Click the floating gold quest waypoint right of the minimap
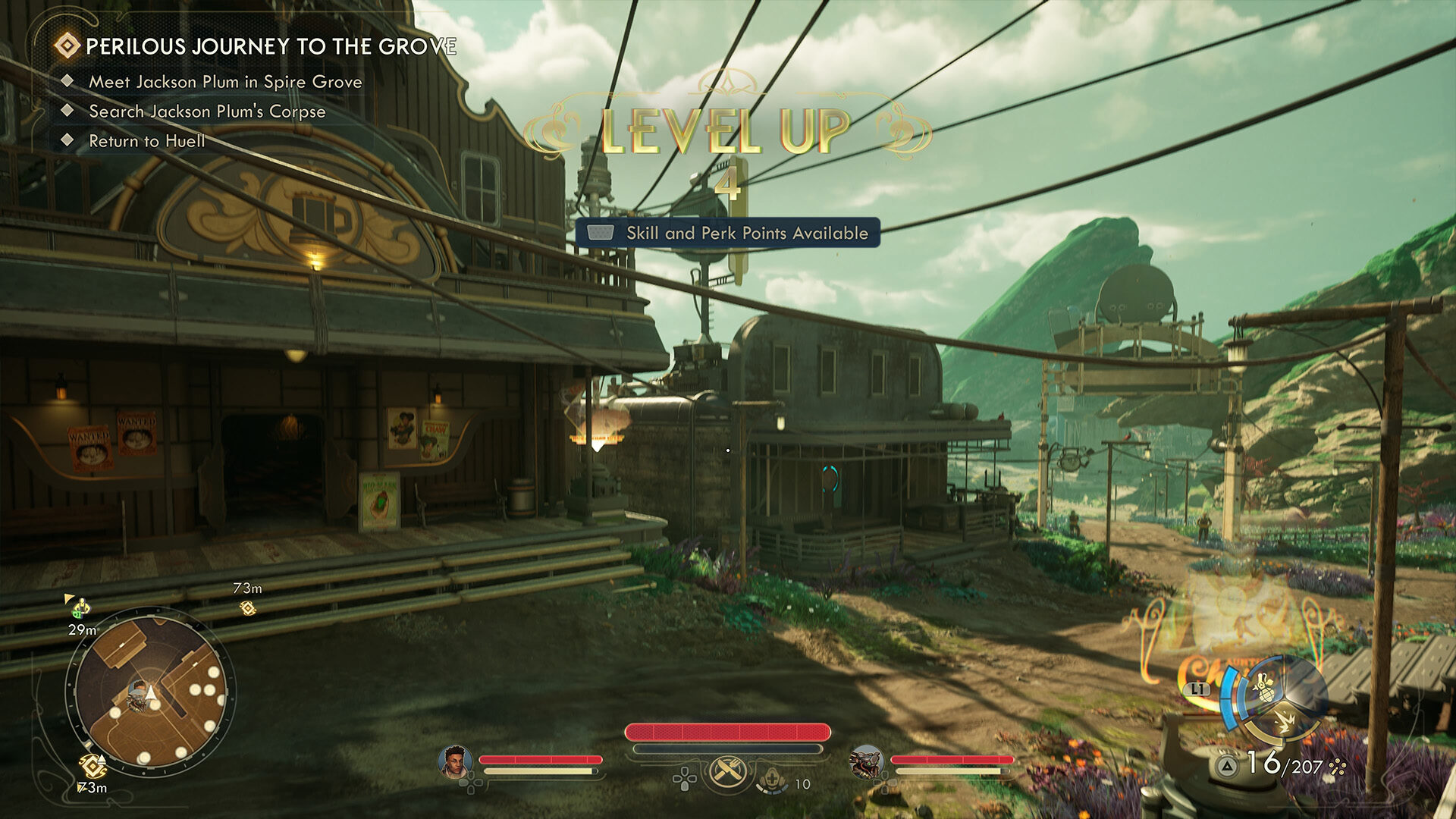The image size is (1456, 819). pyautogui.click(x=247, y=607)
